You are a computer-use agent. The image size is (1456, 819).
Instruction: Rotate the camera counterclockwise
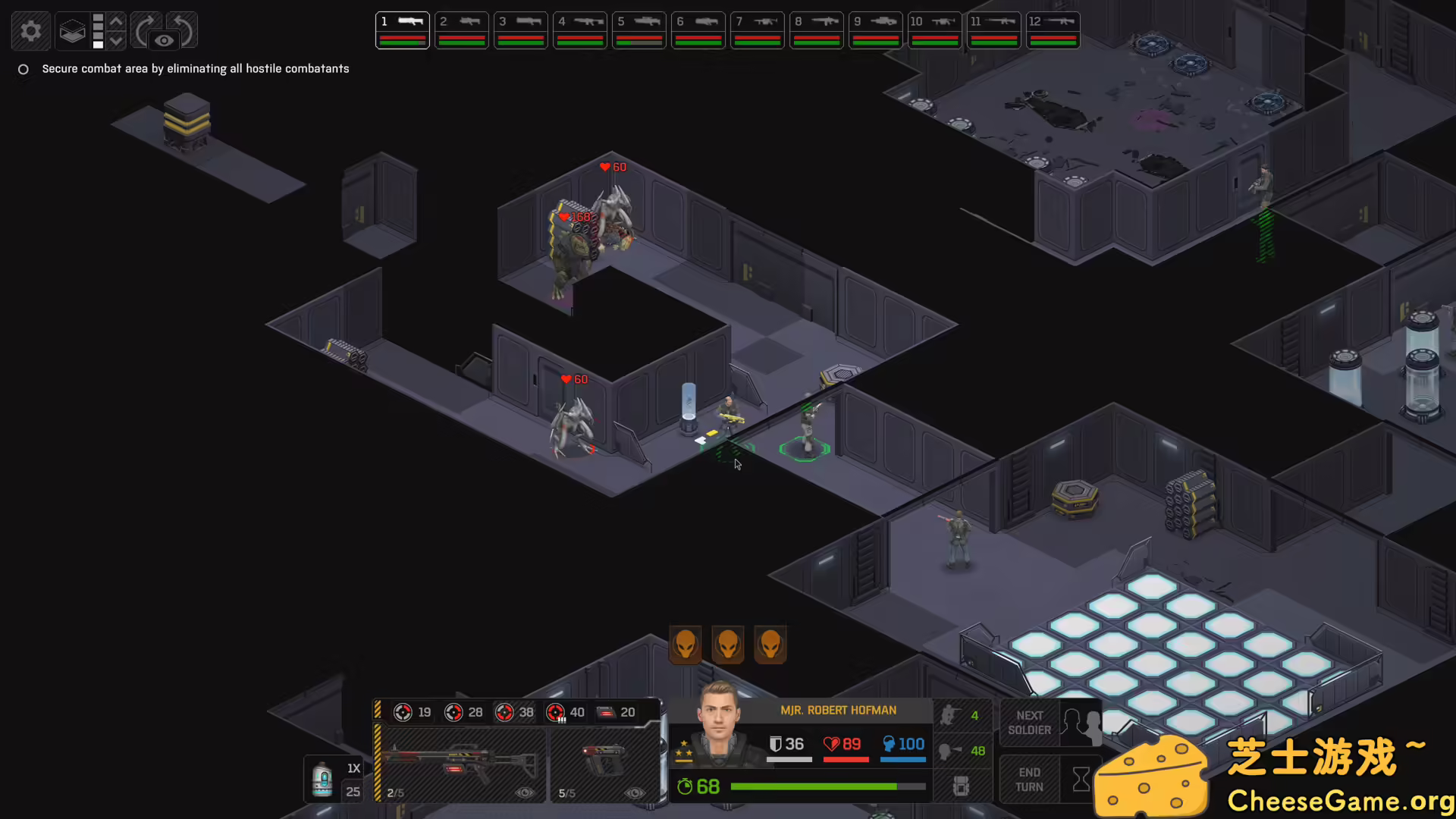point(180,29)
